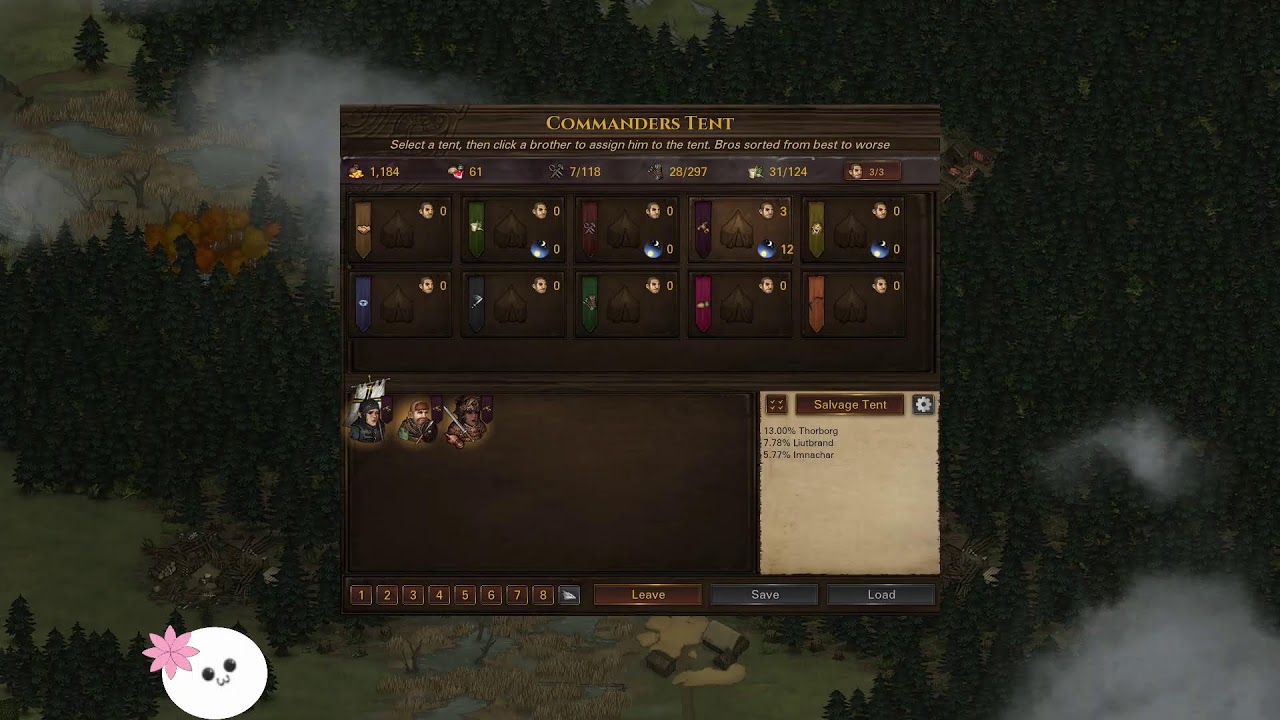The image size is (1280, 720).
Task: Choose the tent with the blue eye banner
Action: click(398, 304)
